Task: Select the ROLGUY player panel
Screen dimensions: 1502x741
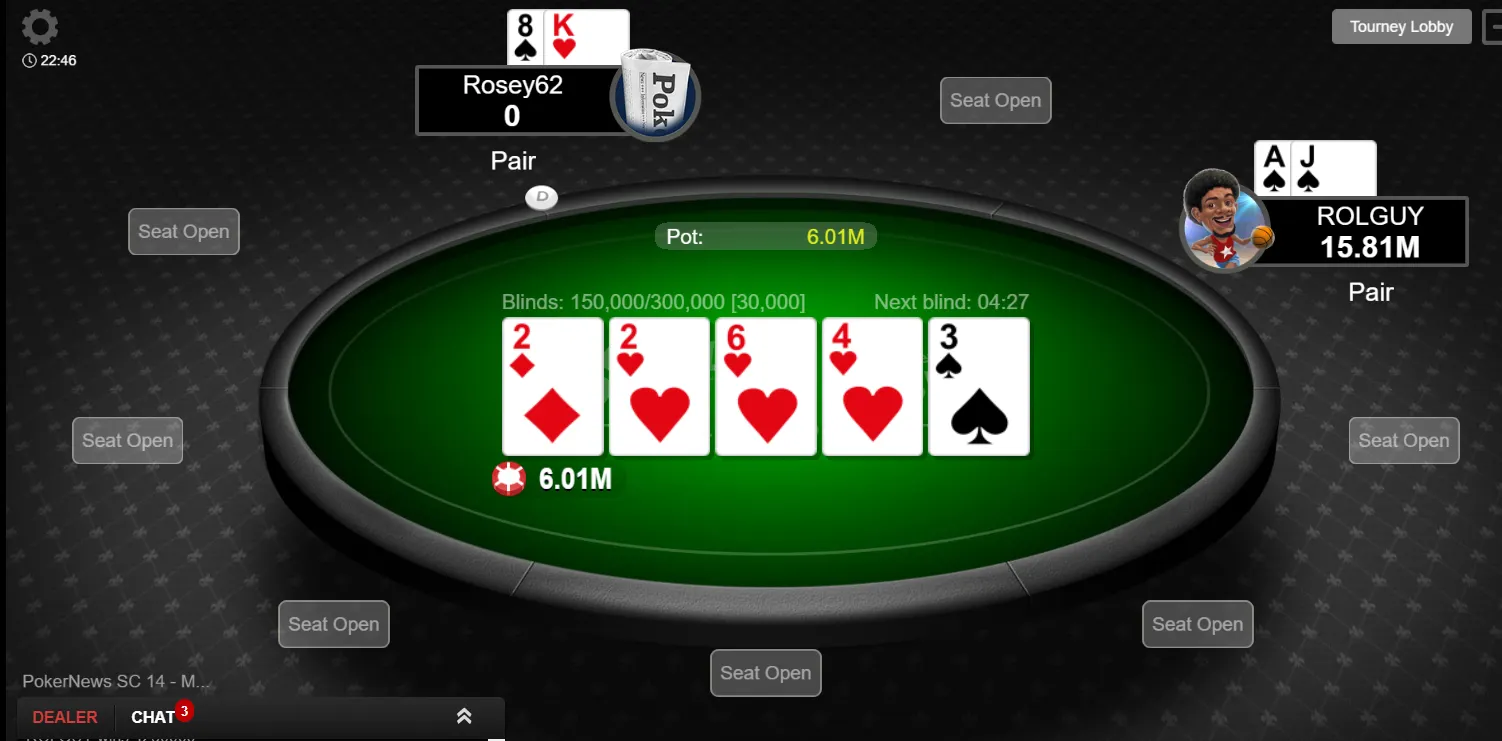Action: click(x=1369, y=231)
